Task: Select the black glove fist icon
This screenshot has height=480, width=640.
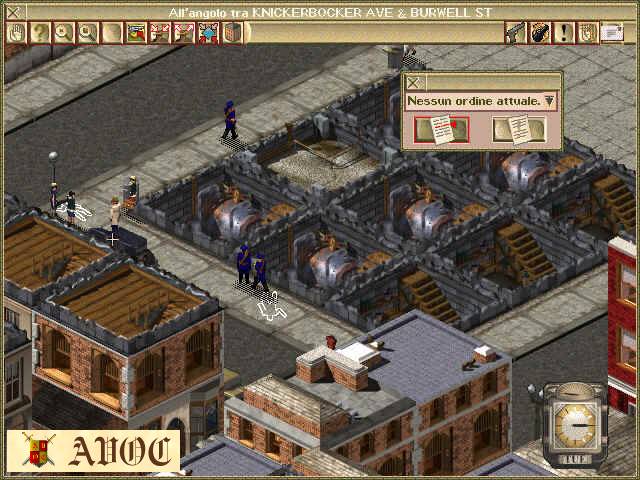Action: (x=540, y=33)
